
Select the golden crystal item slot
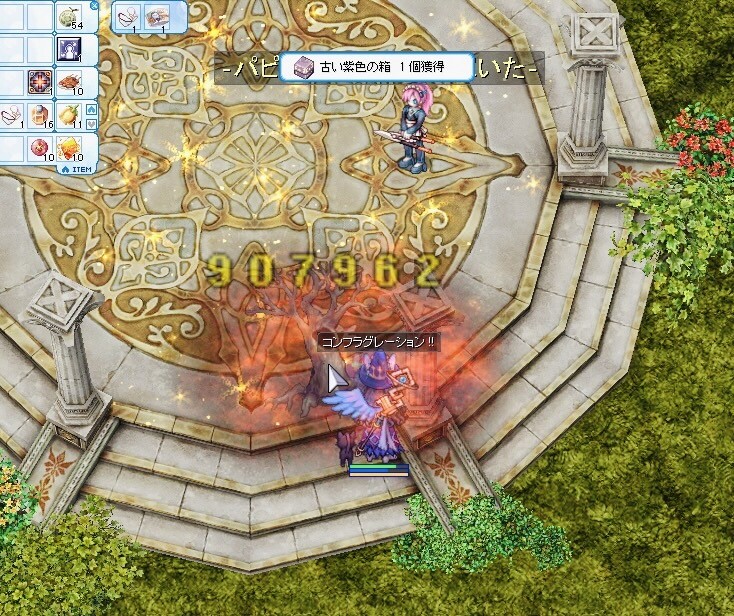pos(69,148)
